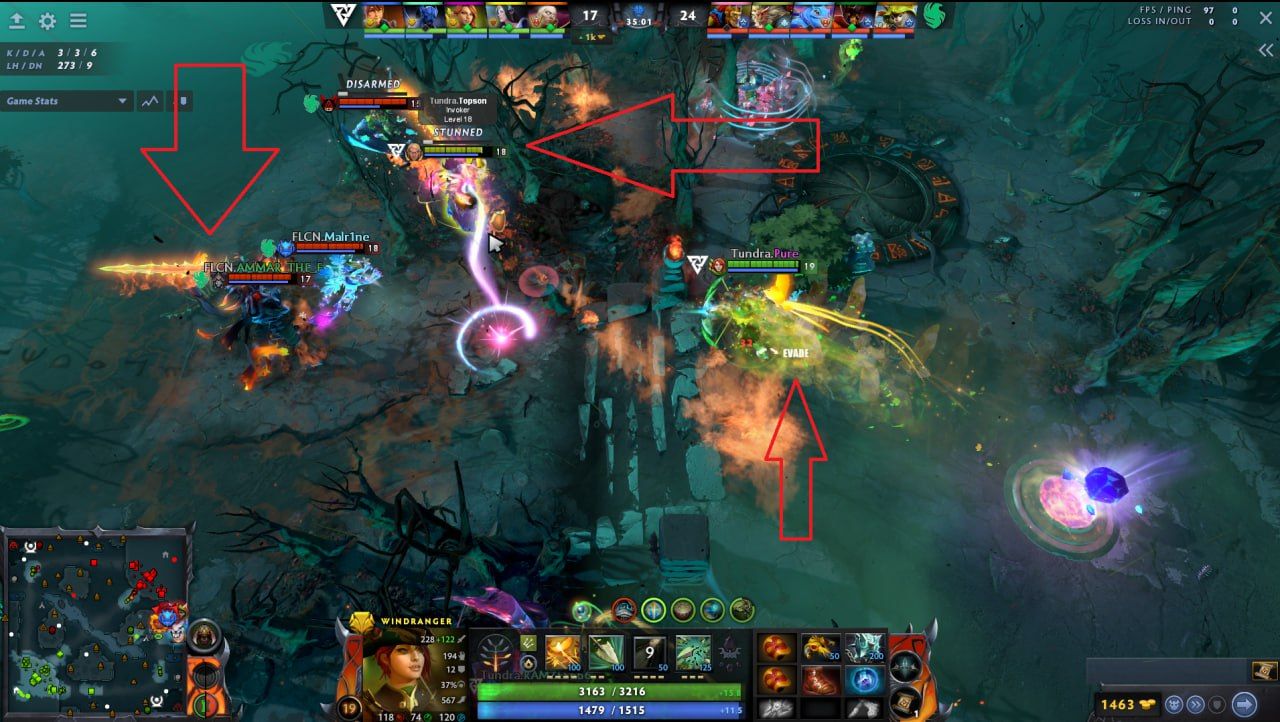Expand the Game Stats dropdown
Screen dimensions: 1280x722
click(x=122, y=101)
